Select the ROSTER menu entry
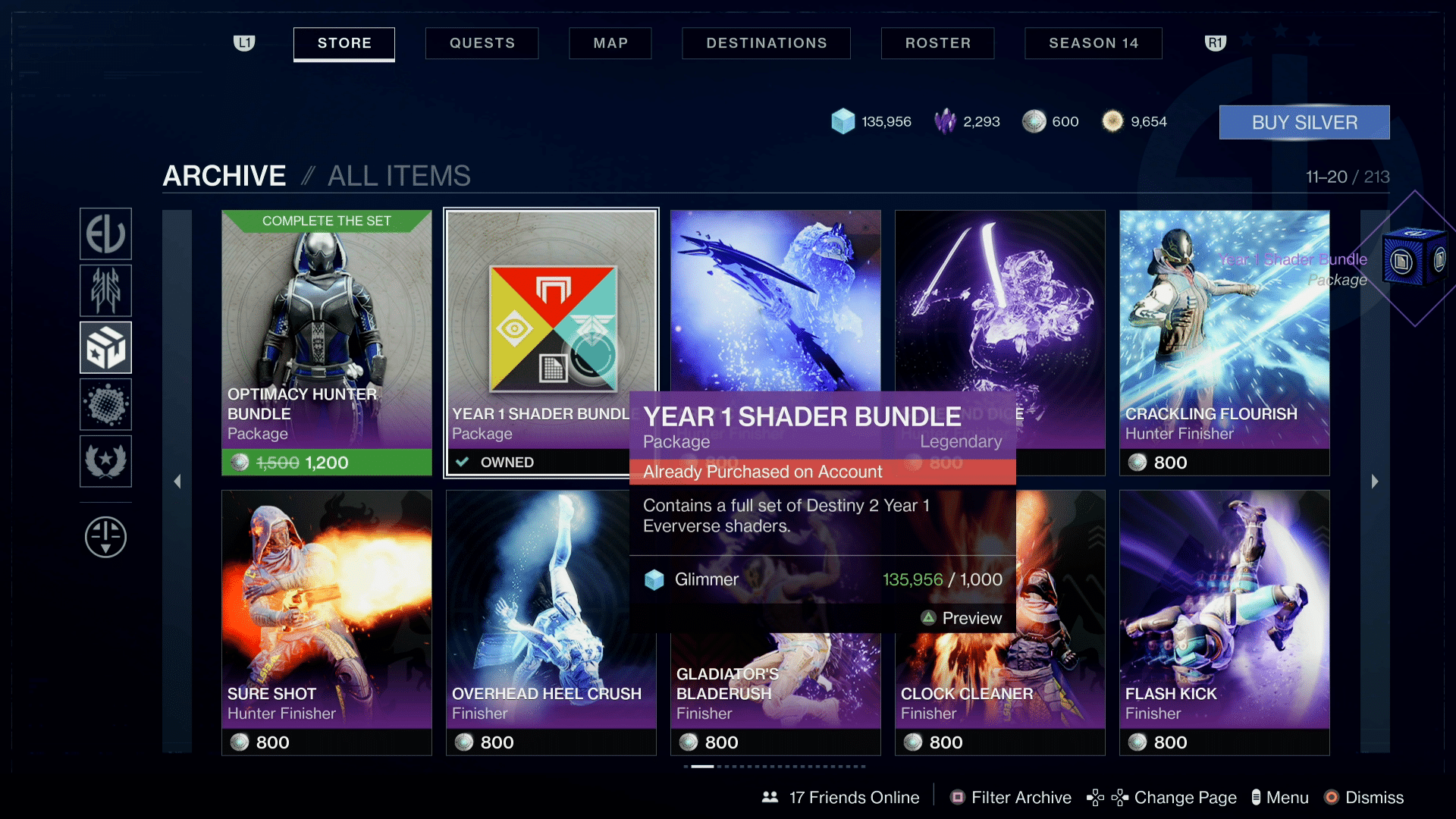 pos(937,43)
